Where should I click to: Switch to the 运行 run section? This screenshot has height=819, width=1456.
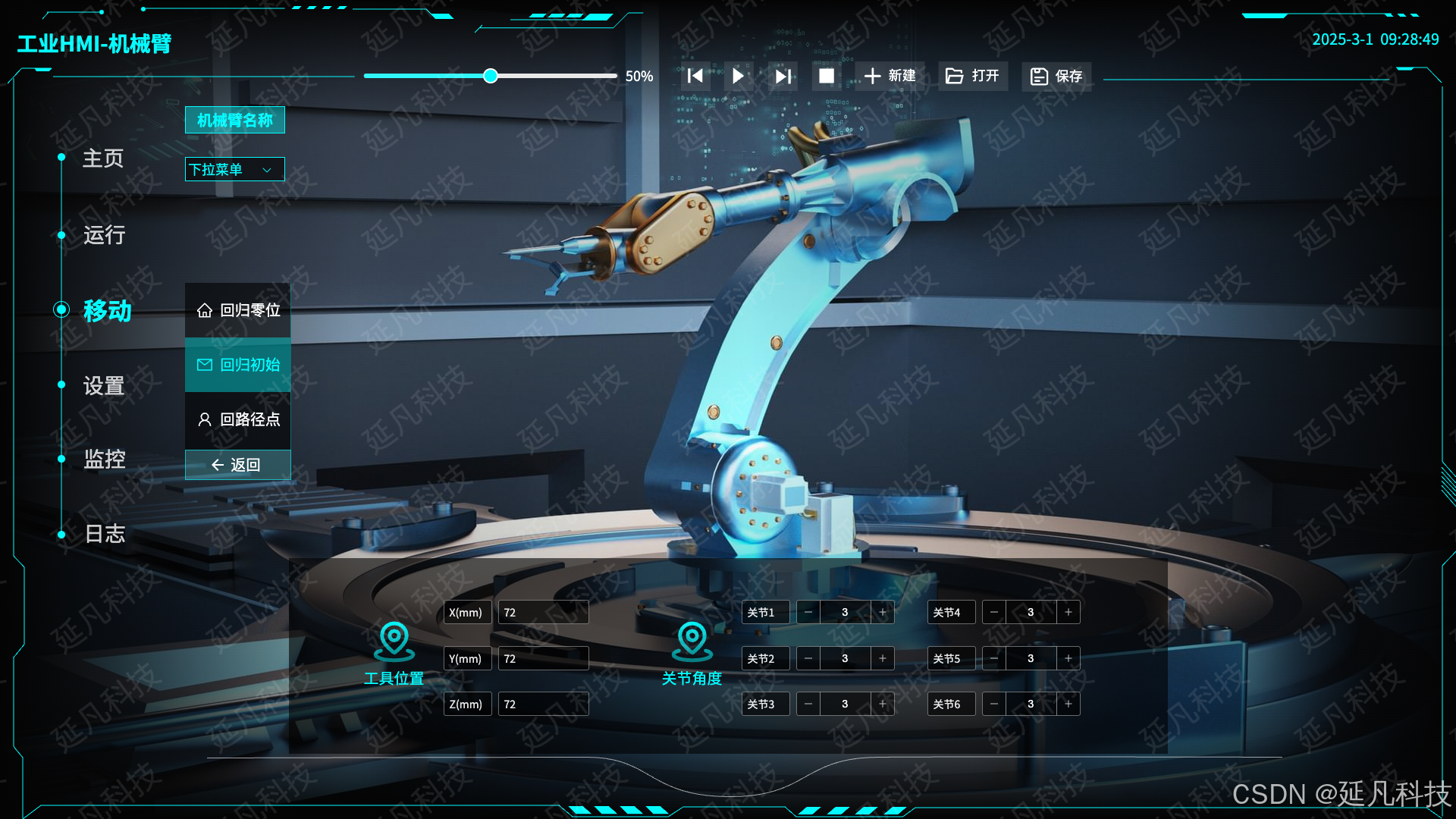[x=104, y=235]
